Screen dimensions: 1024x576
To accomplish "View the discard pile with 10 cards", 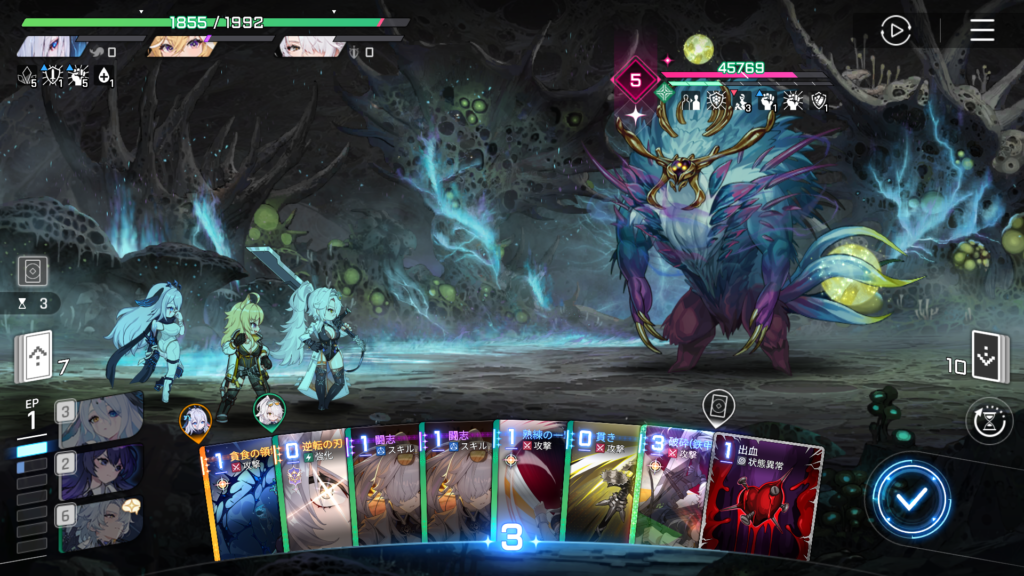I will coord(990,359).
